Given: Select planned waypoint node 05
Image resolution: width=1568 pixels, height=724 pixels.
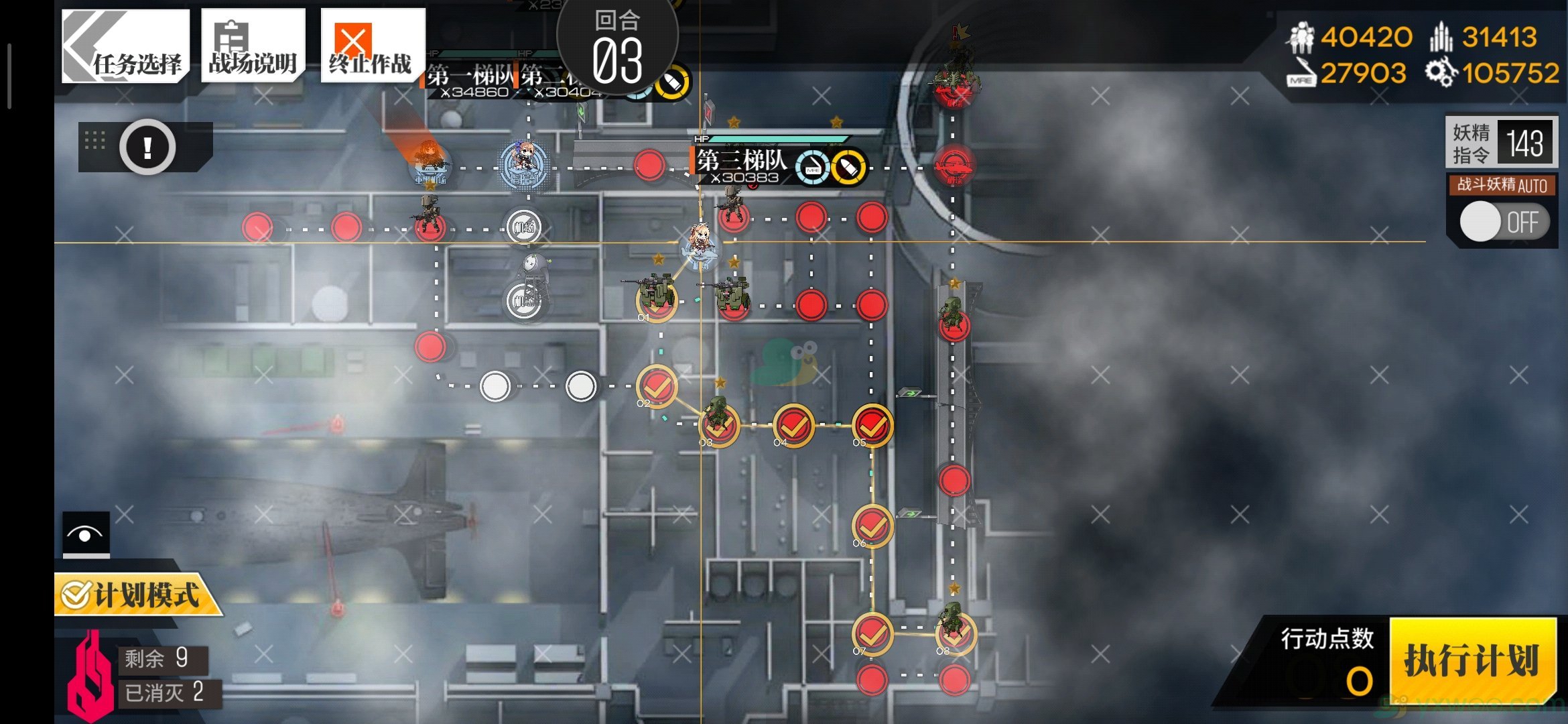Looking at the screenshot, I should click(x=872, y=425).
